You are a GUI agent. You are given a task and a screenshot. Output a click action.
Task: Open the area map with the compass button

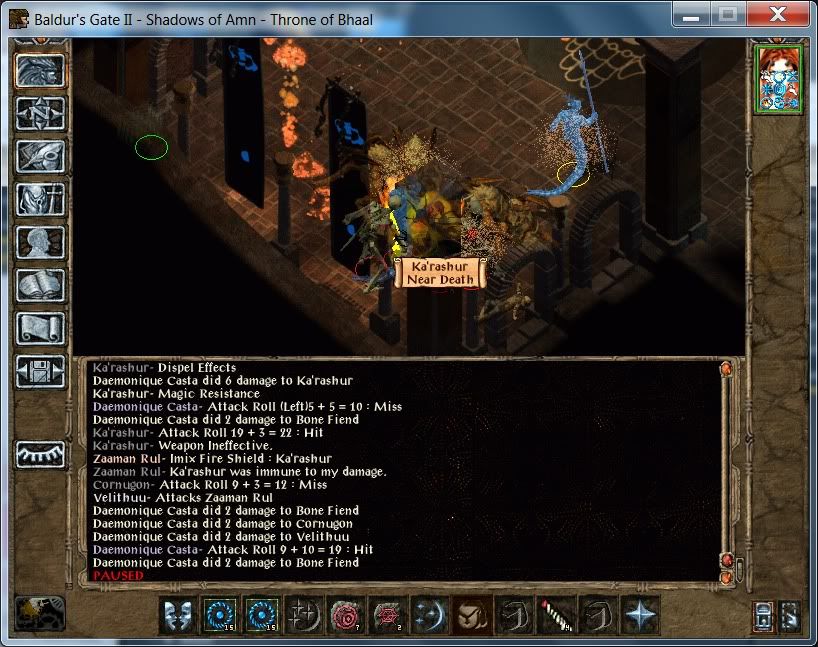(x=41, y=113)
